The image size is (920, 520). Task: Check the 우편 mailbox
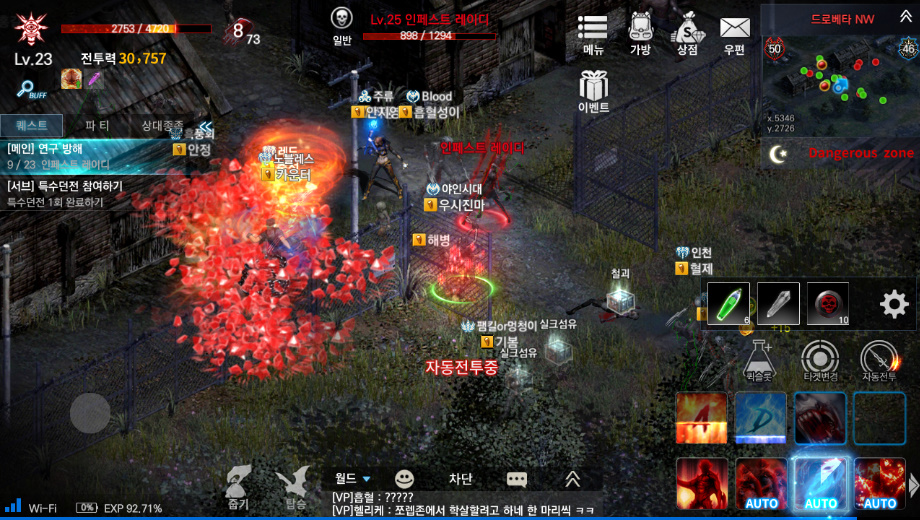pos(735,33)
